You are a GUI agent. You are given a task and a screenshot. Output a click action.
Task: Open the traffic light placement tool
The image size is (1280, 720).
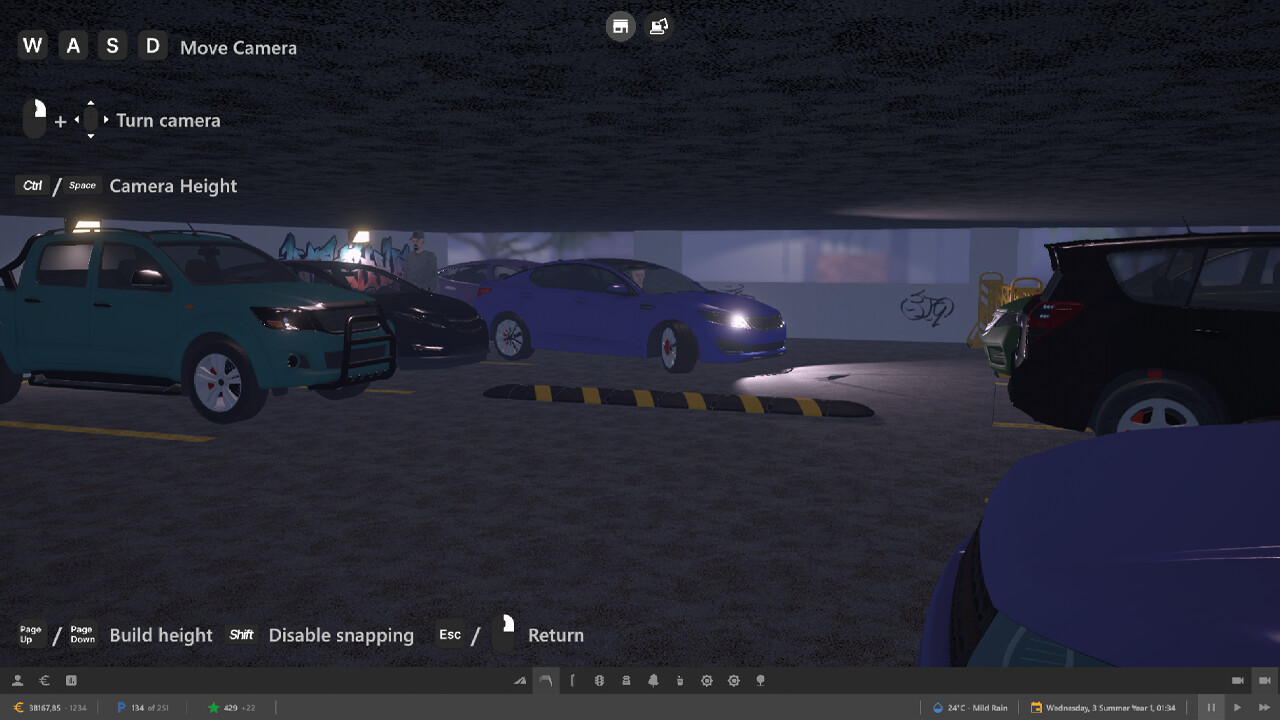[x=599, y=680]
